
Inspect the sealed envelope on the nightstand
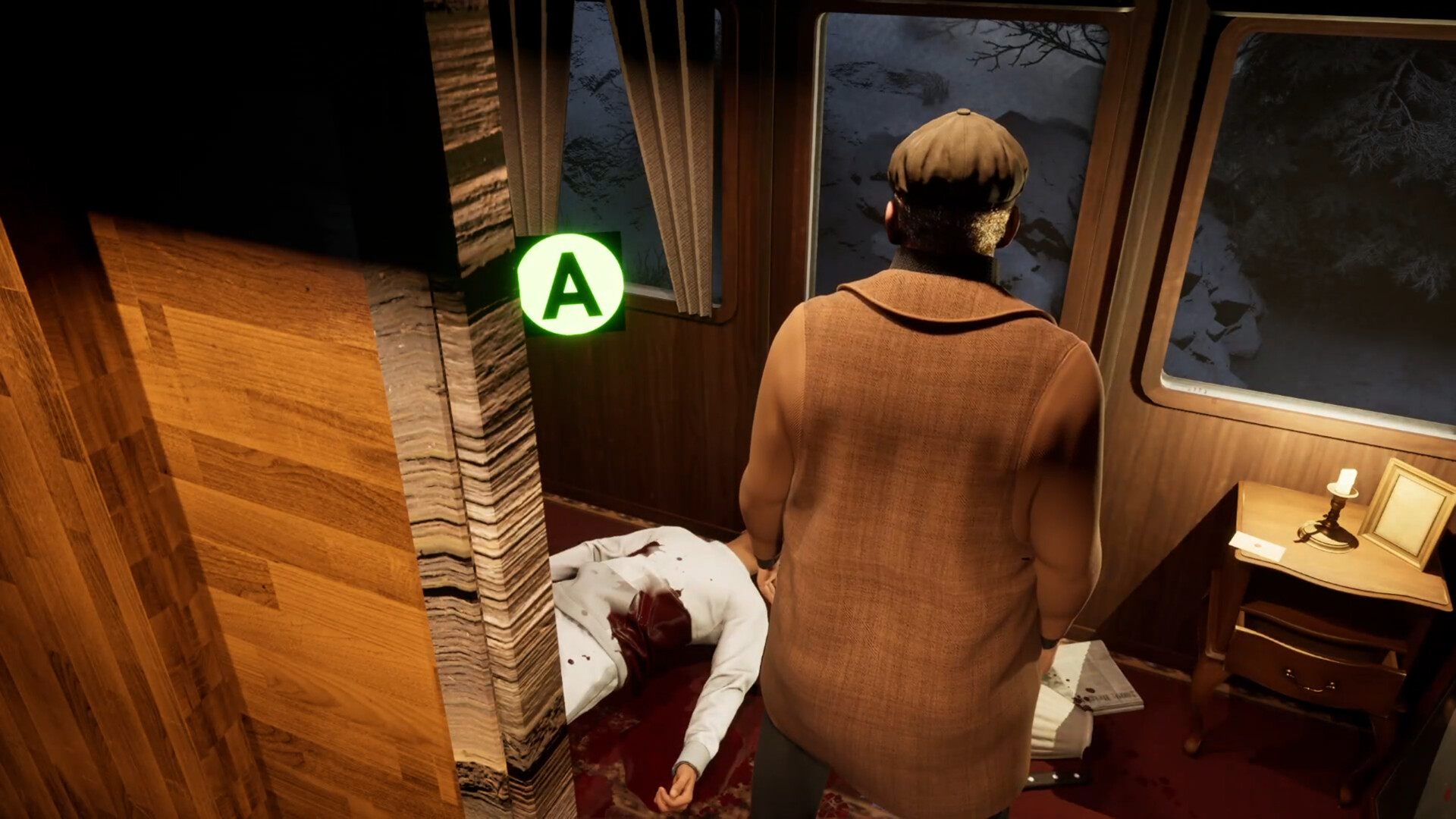click(1259, 544)
